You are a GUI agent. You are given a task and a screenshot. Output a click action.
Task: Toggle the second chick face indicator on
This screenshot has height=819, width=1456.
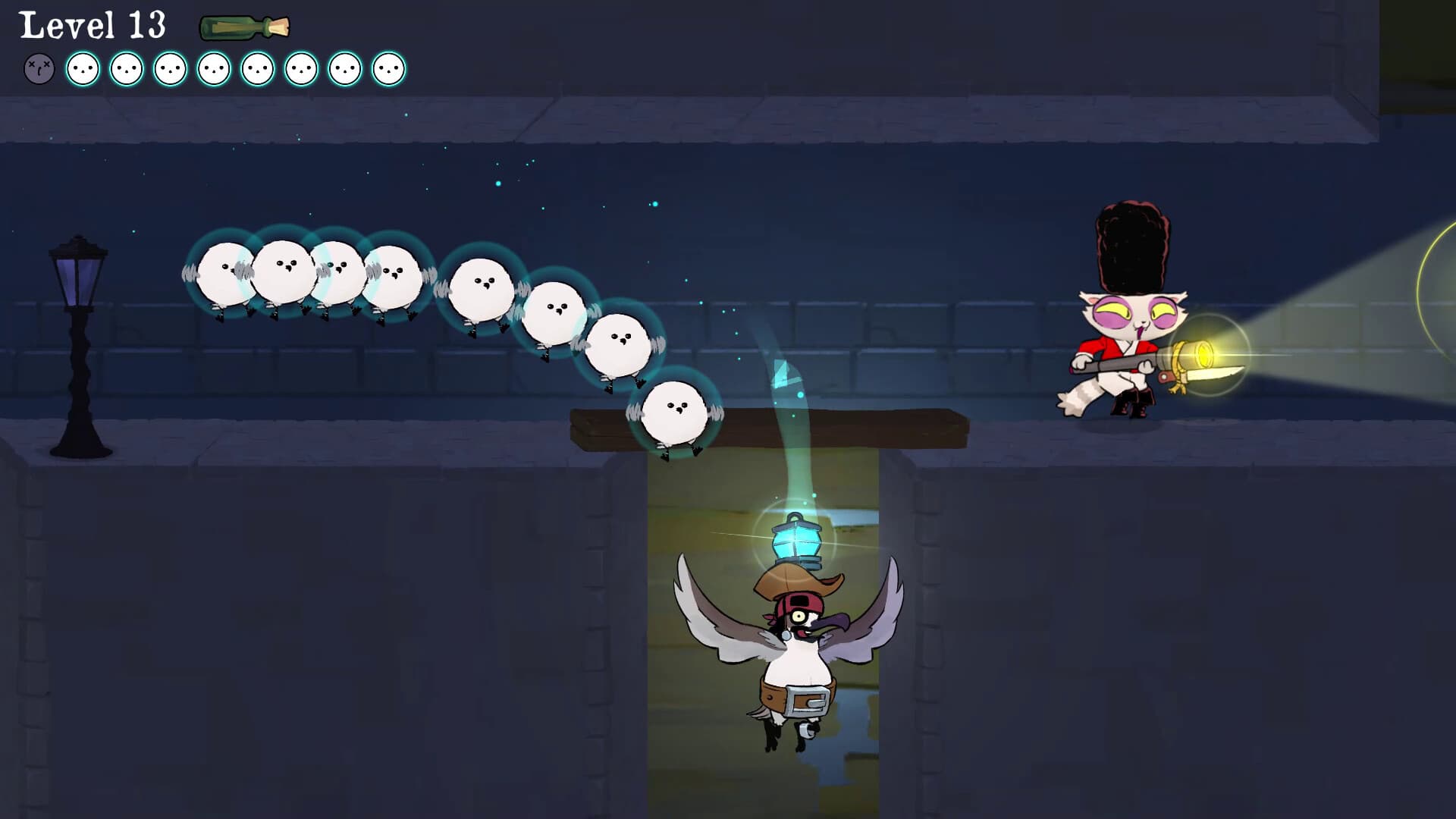126,71
